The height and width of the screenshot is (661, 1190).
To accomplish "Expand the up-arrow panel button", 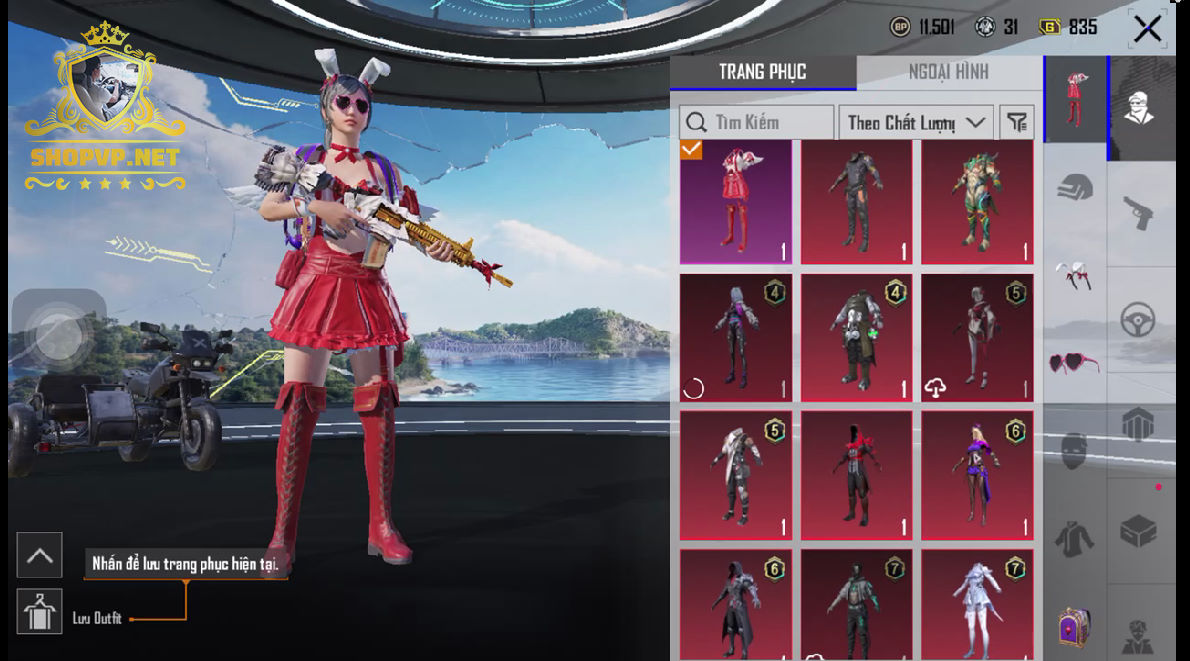I will click(40, 555).
